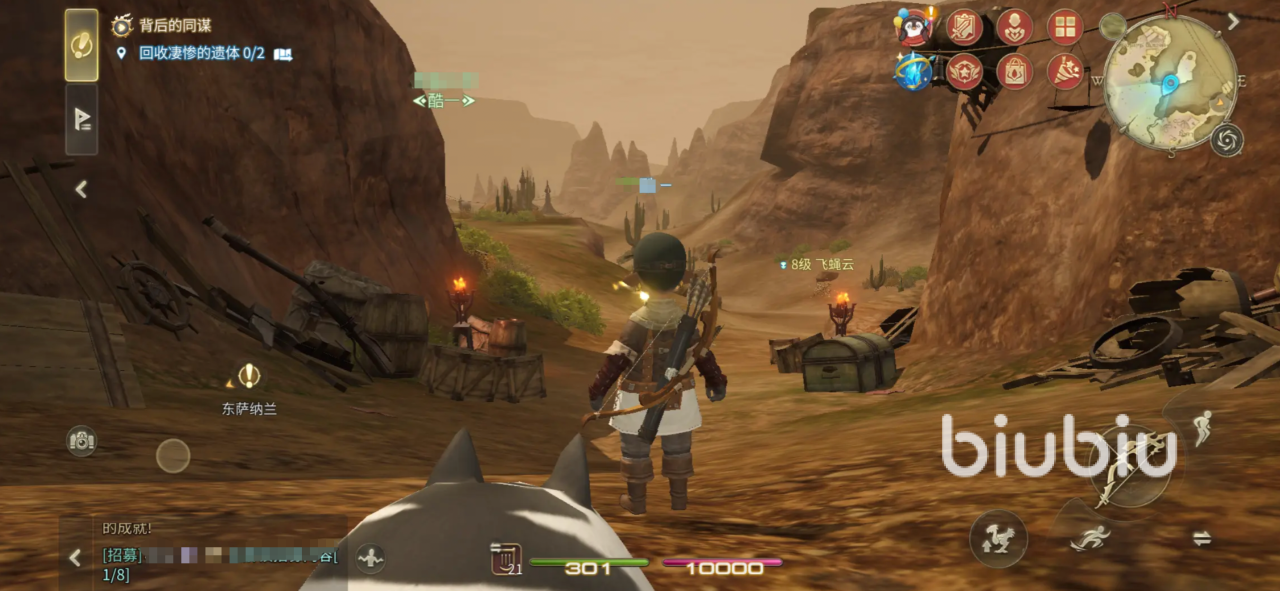1280x591 pixels.
Task: Open the party popper celebration icon
Action: coord(1065,72)
